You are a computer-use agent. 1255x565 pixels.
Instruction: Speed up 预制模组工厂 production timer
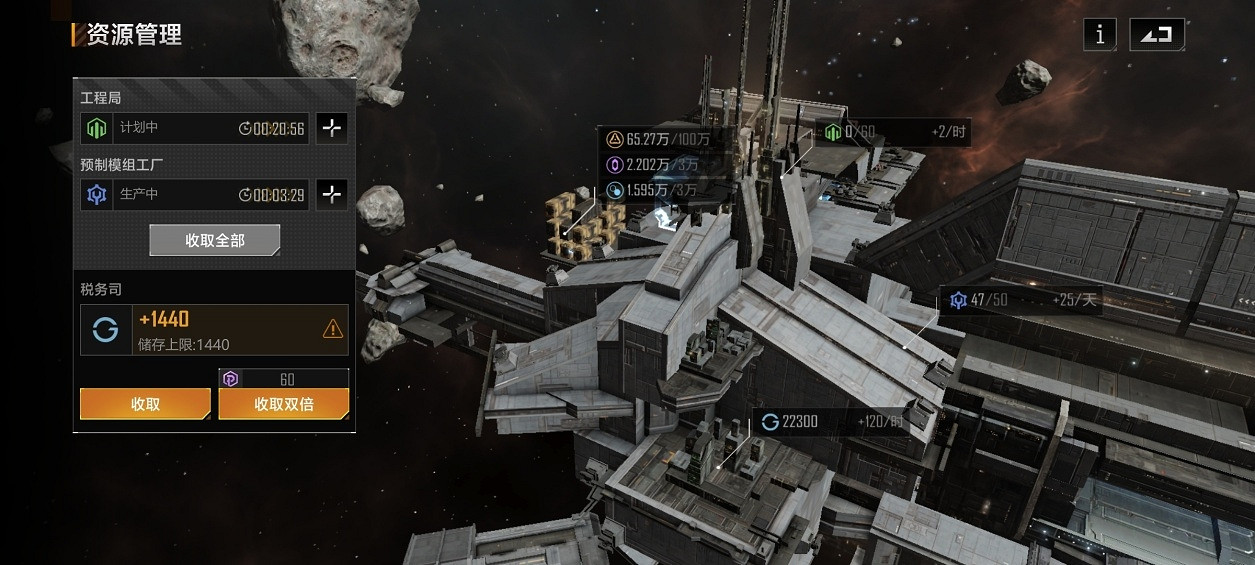click(332, 194)
